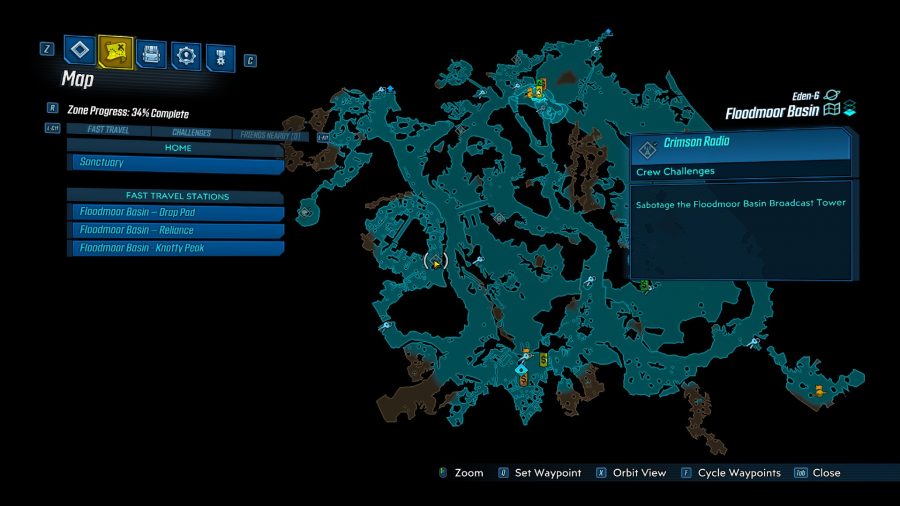Travel to Floodmoor Basin – Knotty Peak
Image resolution: width=900 pixels, height=506 pixels.
tap(176, 248)
